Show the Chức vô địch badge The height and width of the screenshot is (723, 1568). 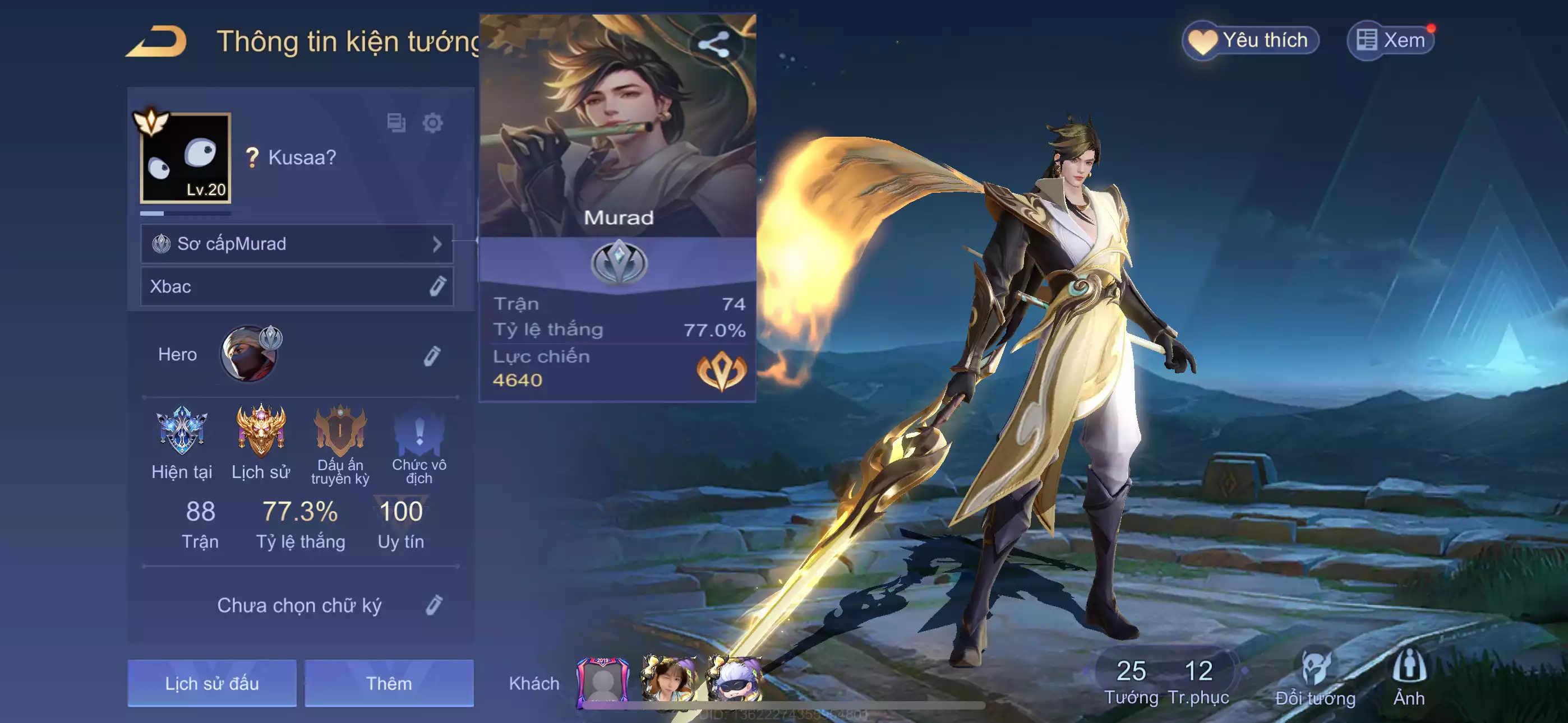click(x=419, y=444)
